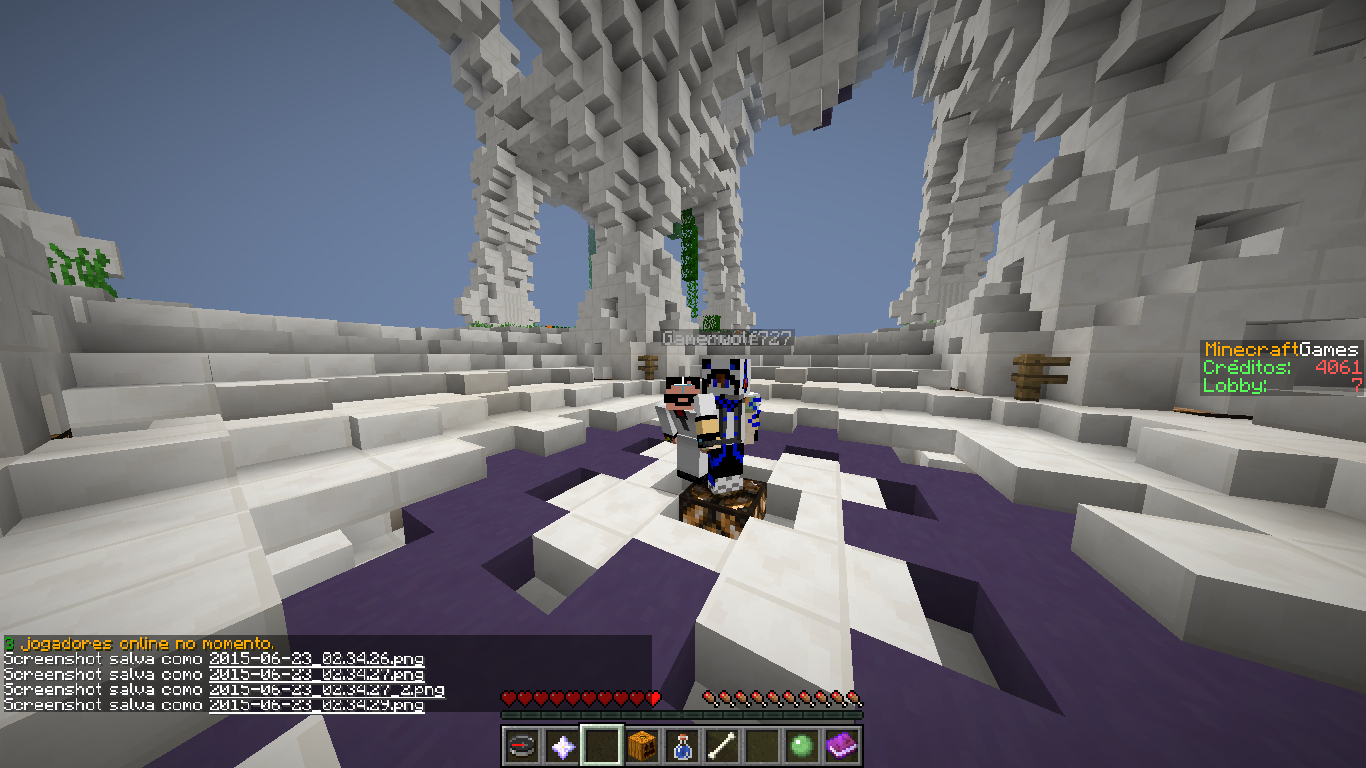Open screenshot link 2015-06-23_02.34.26.png
This screenshot has width=1366, height=768.
click(316, 660)
